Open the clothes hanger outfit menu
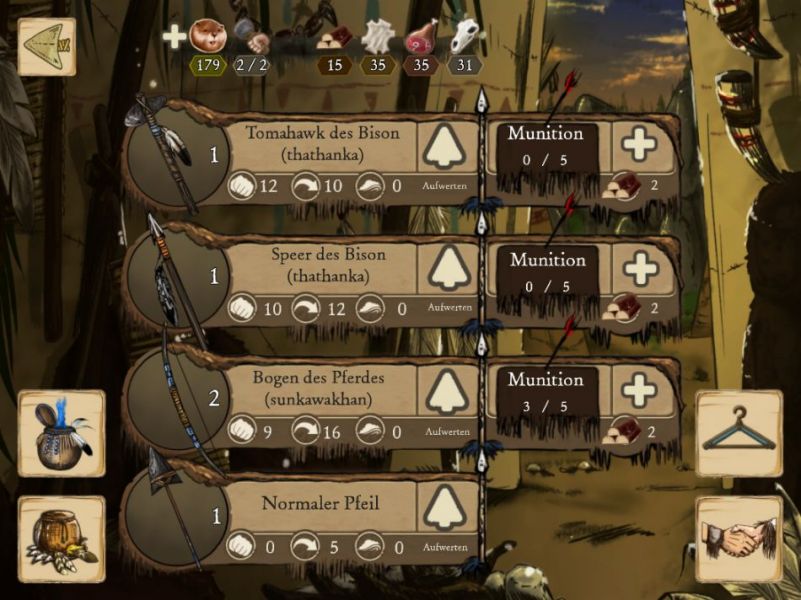 point(739,433)
